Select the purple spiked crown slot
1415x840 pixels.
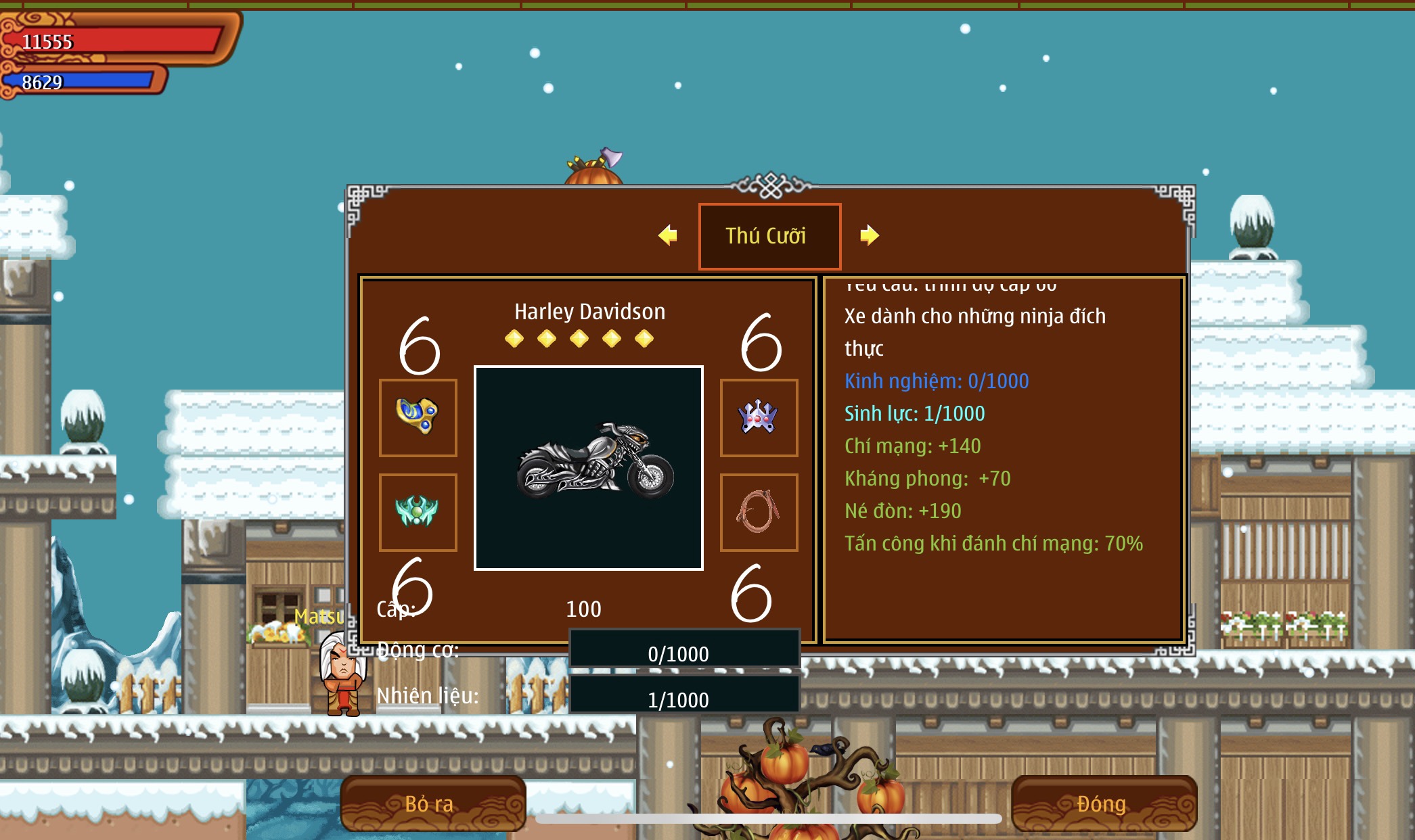(759, 417)
